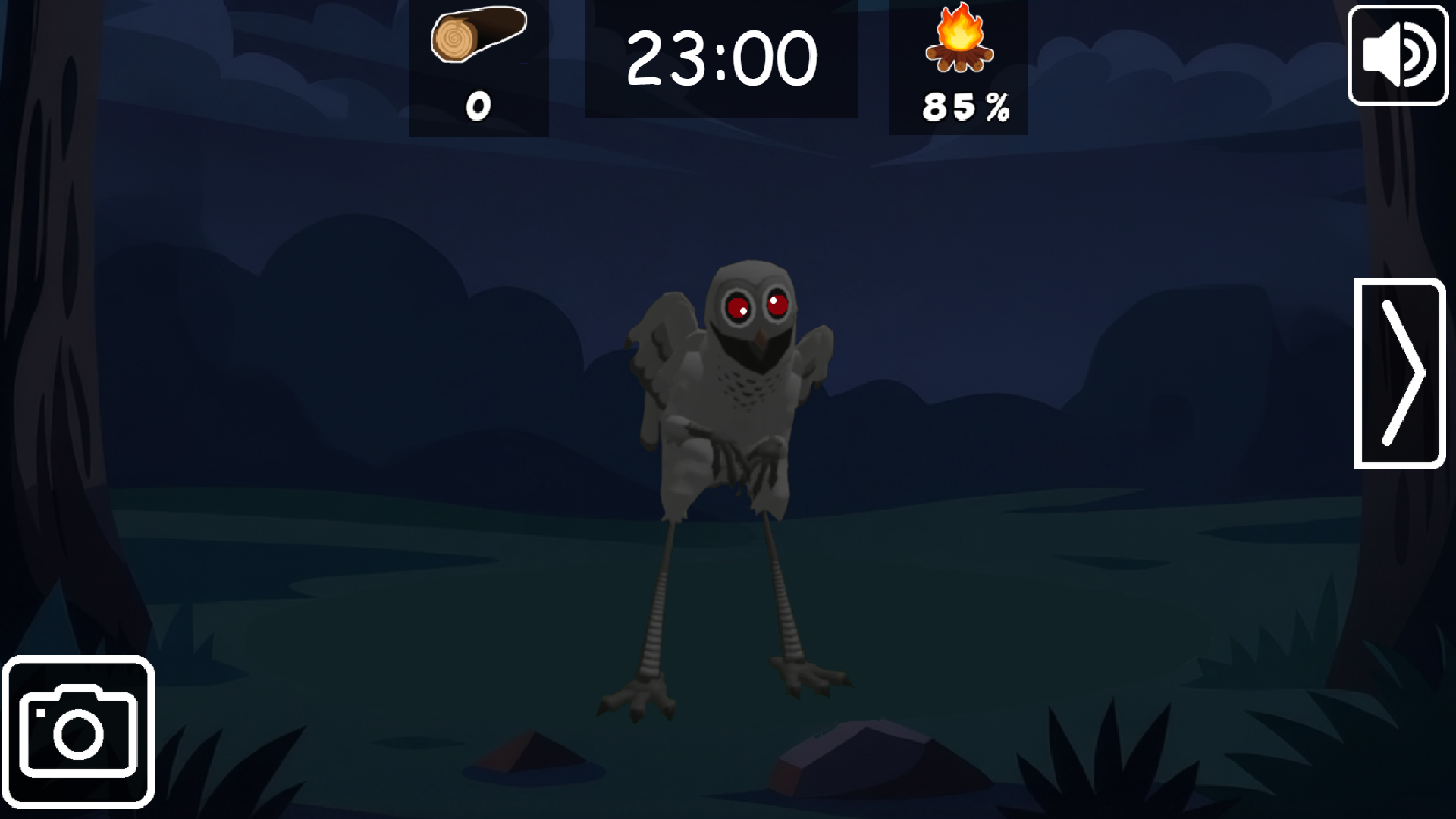
Task: Select the wood counter panel
Action: tap(478, 68)
